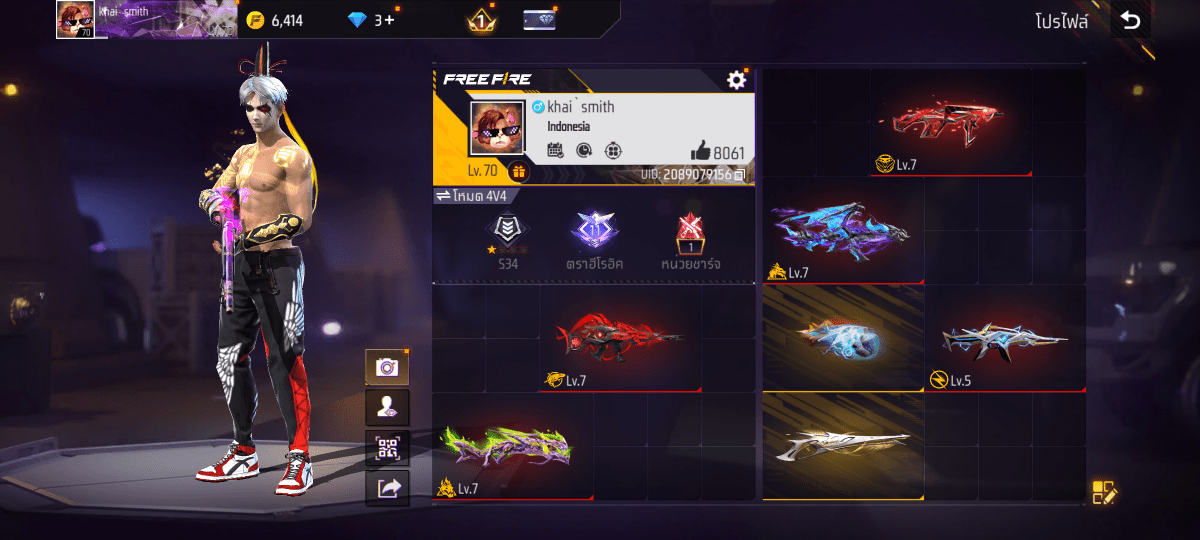Image resolution: width=1200 pixels, height=540 pixels.
Task: Edit the weapon showcase layout
Action: coord(1103,492)
